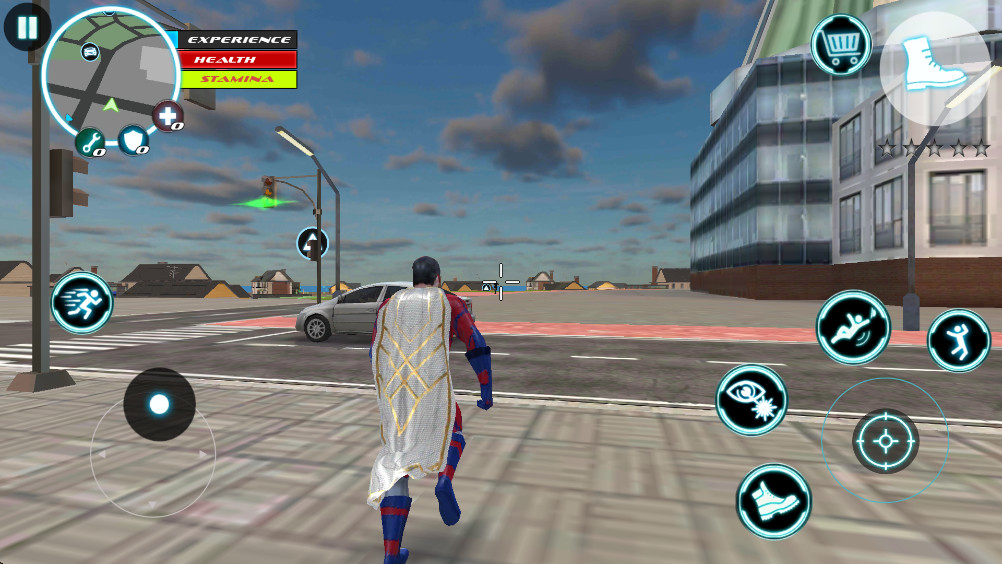The width and height of the screenshot is (1002, 564).
Task: Use the wrench repair item
Action: click(x=90, y=143)
